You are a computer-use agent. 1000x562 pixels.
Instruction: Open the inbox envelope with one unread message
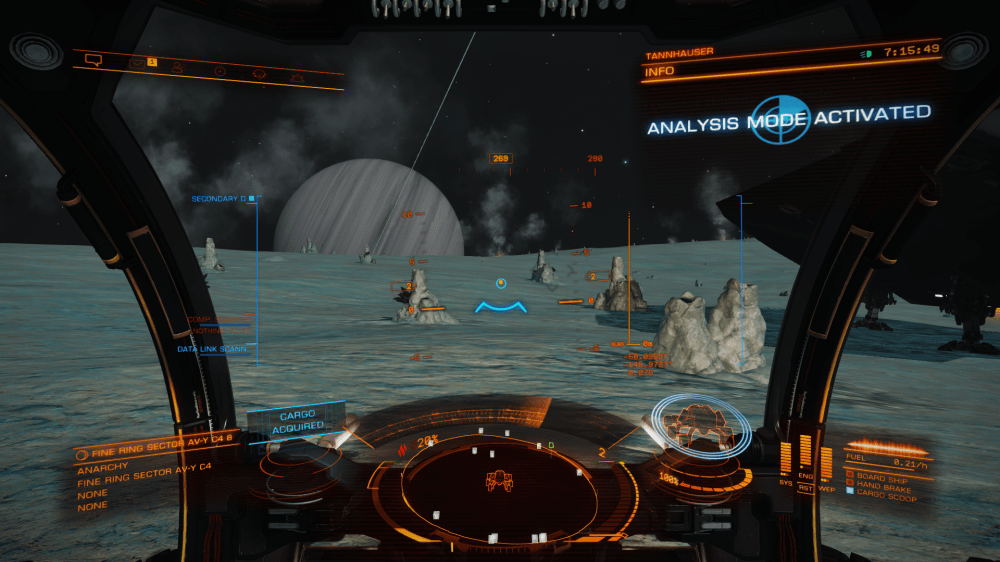point(137,64)
